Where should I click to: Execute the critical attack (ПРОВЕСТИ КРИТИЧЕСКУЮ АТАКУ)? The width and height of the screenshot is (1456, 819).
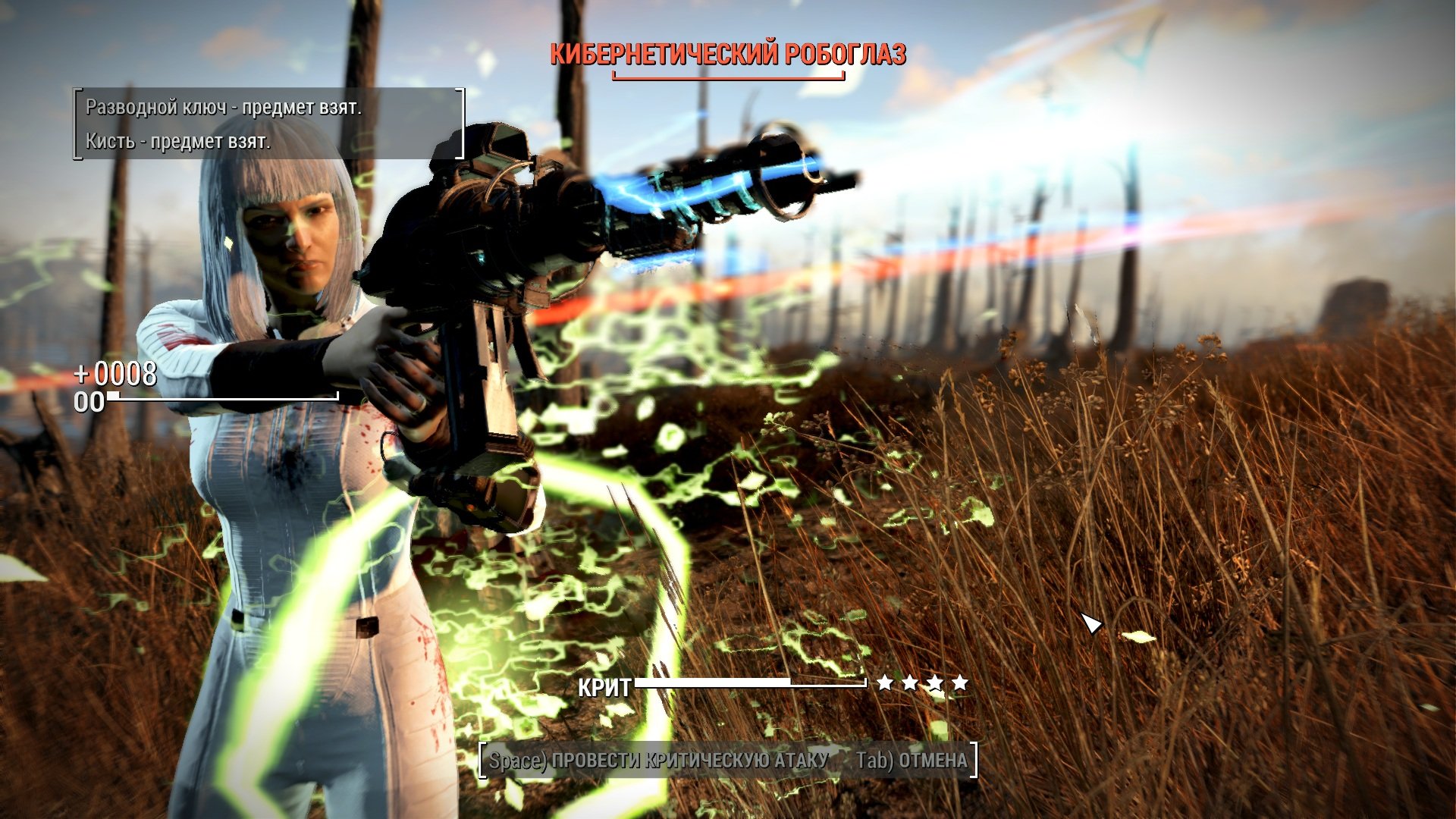[x=658, y=761]
